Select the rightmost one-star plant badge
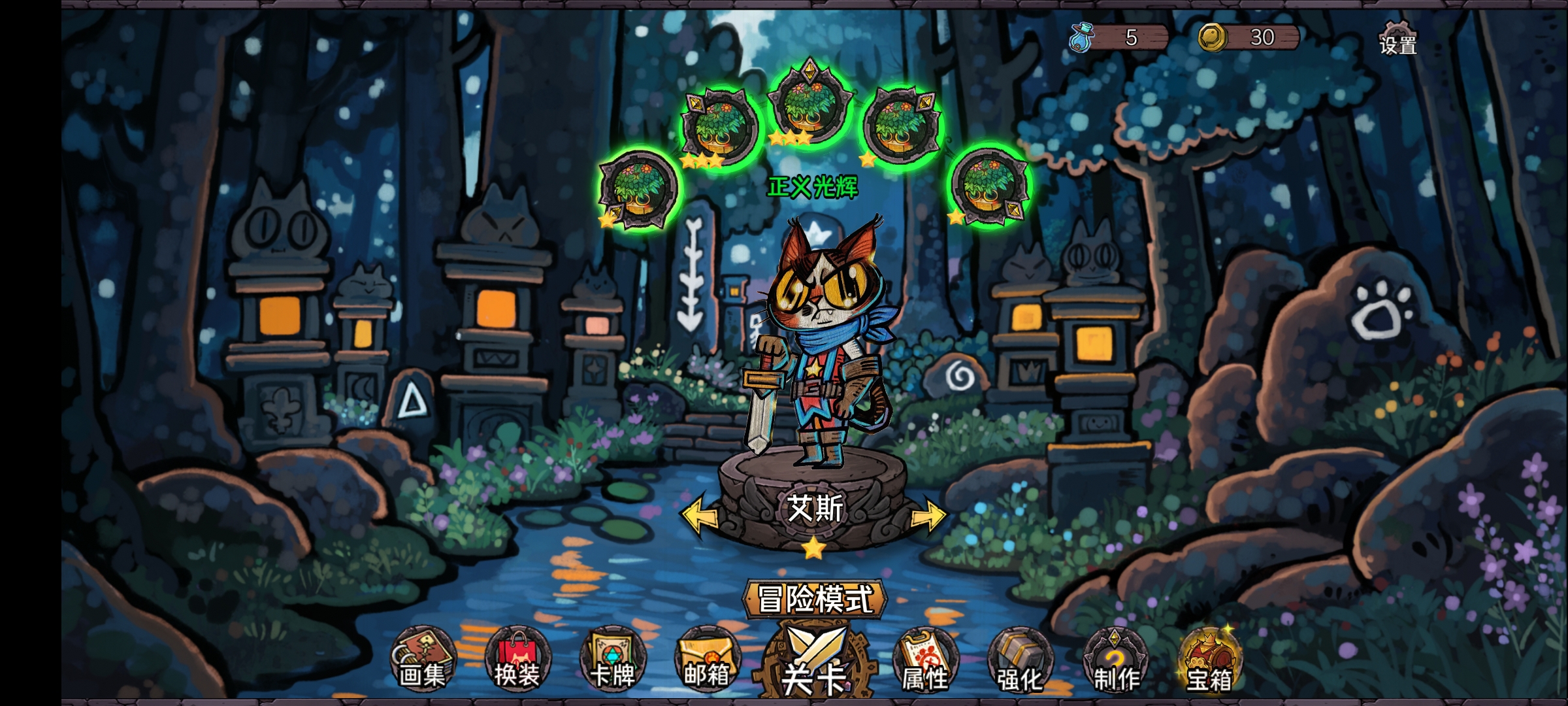The image size is (1568, 706). (x=989, y=186)
